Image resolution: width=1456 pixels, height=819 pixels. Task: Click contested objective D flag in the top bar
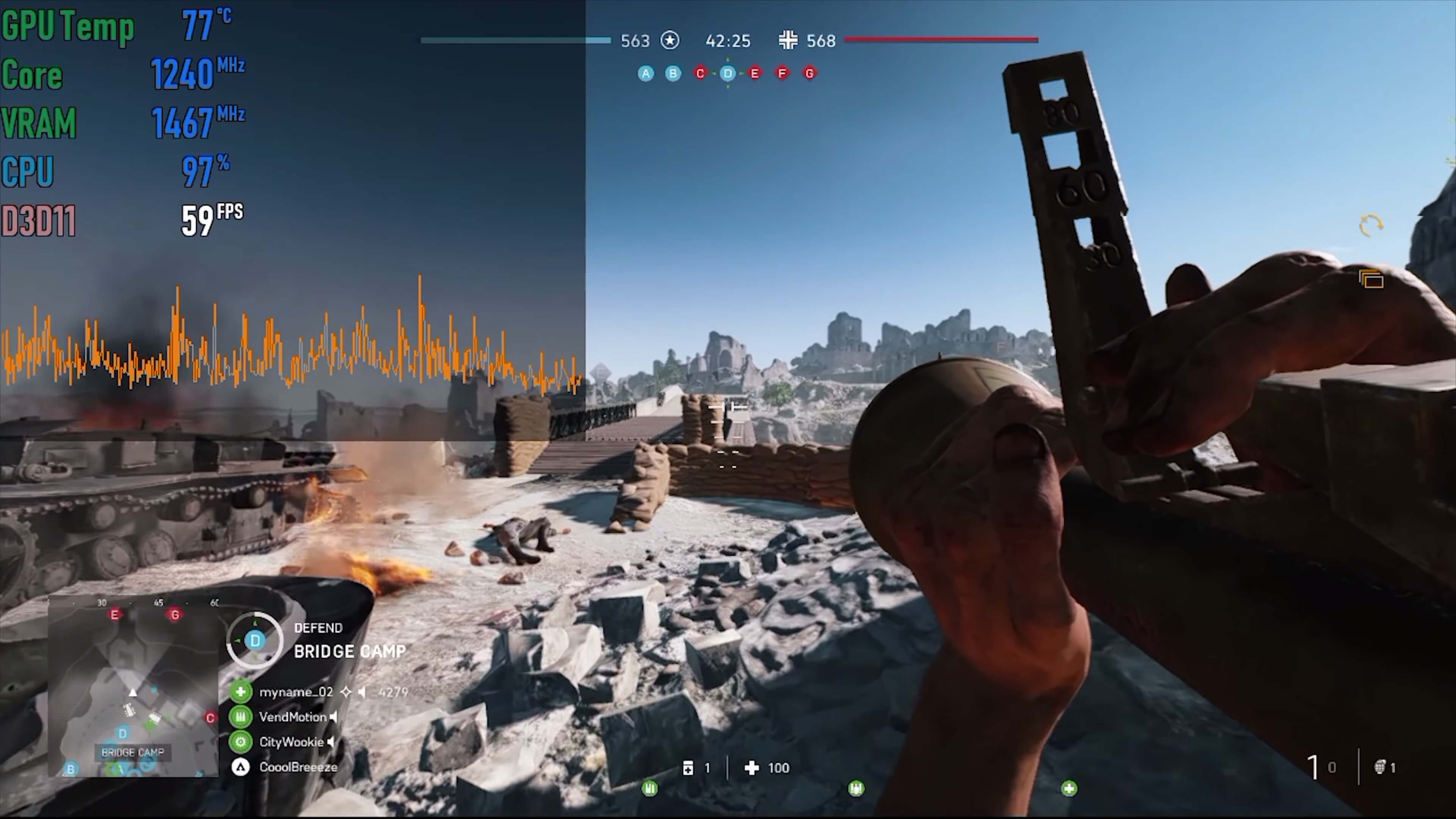coord(728,74)
